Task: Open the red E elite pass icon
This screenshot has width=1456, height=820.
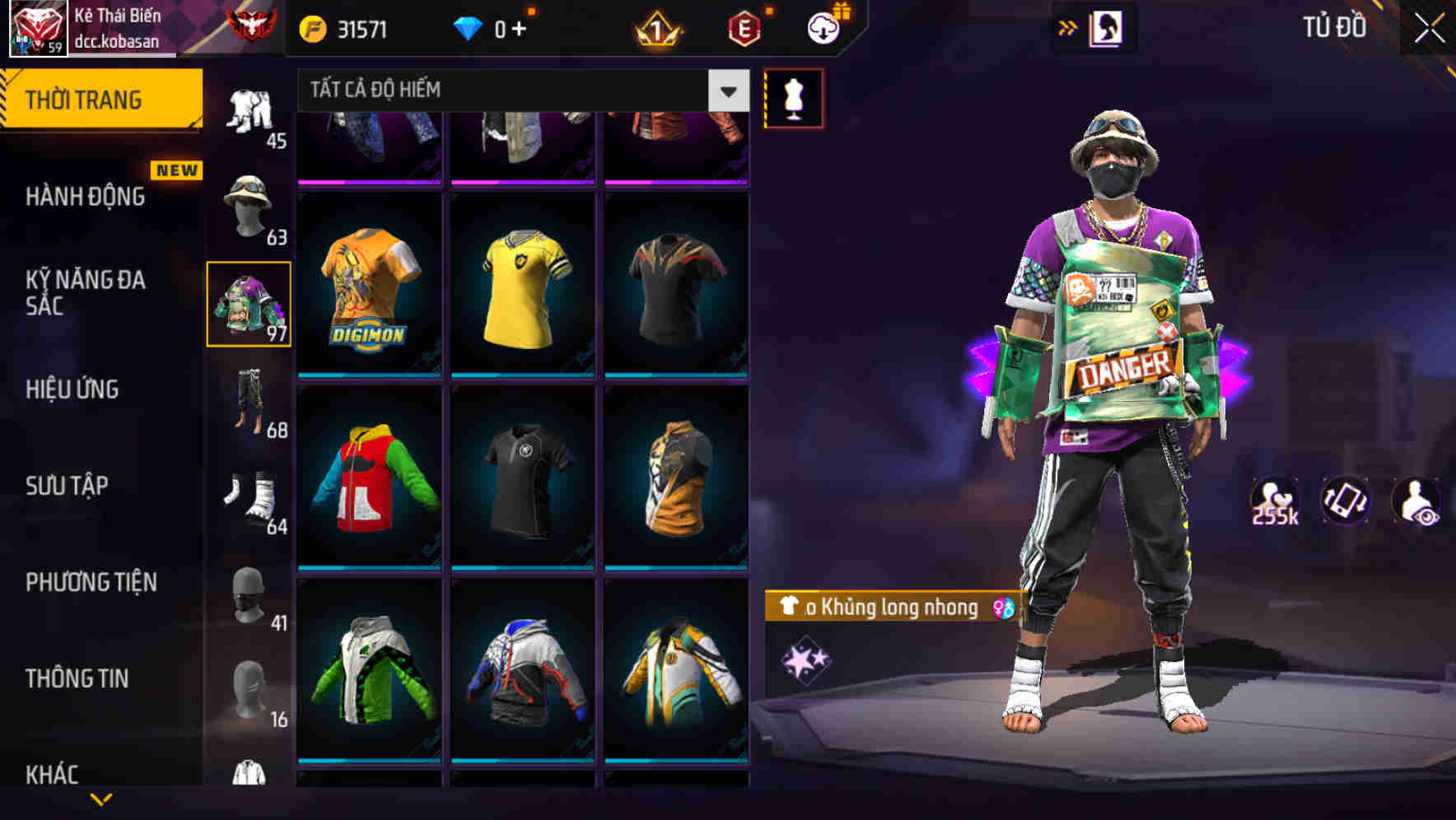Action: click(x=745, y=27)
